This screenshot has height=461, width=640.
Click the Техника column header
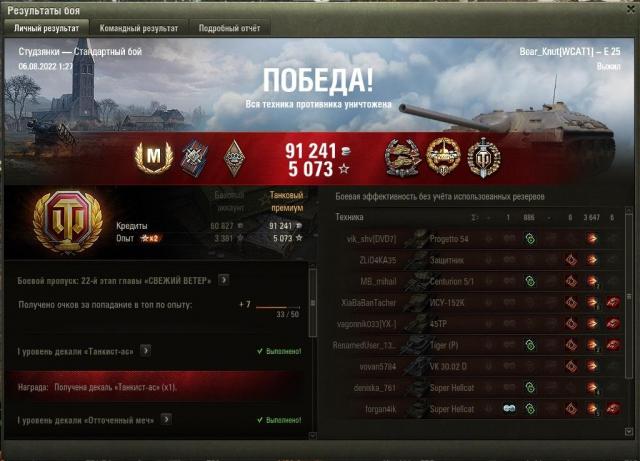350,217
